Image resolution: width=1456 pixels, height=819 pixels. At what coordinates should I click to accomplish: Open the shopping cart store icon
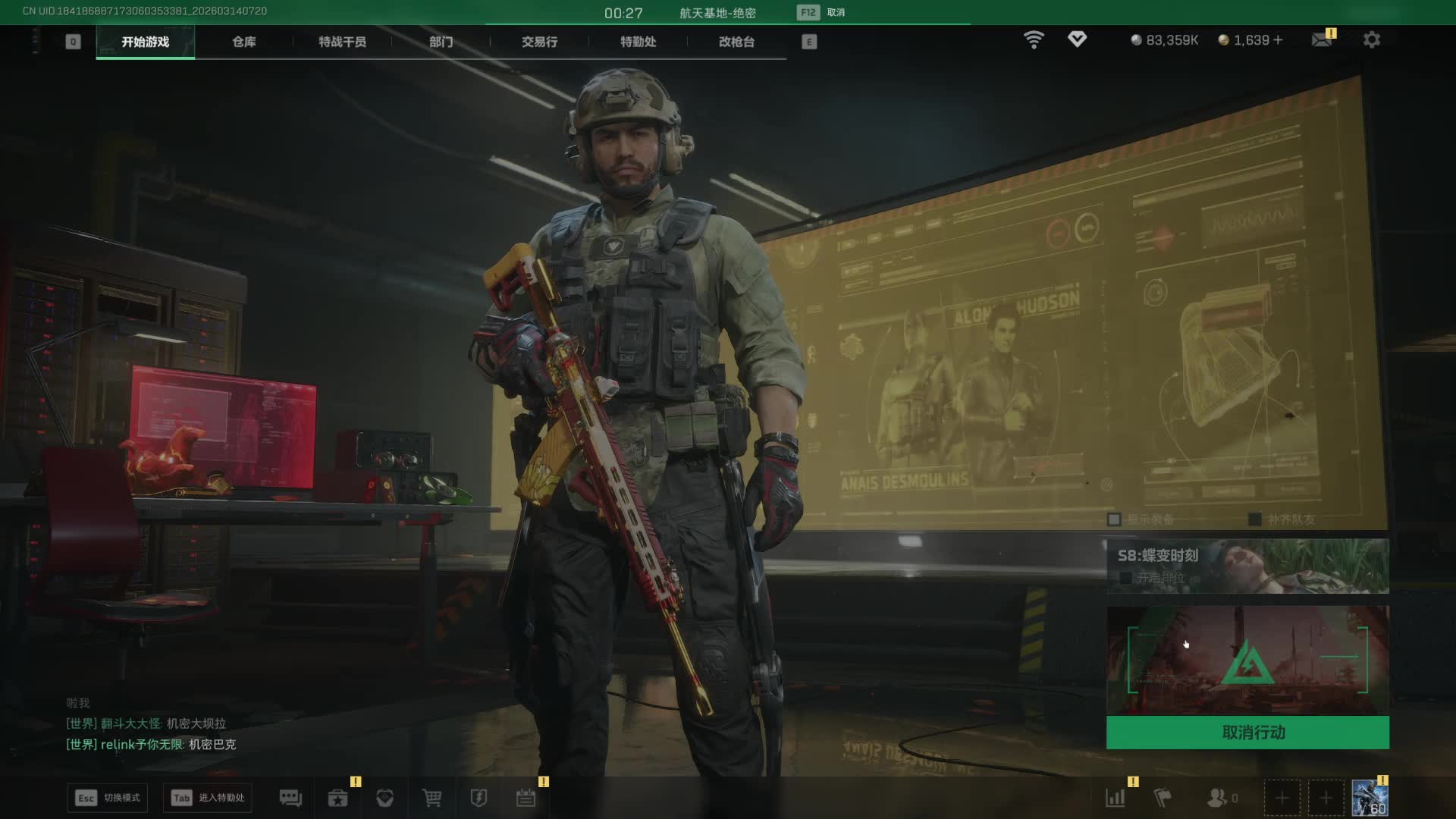pyautogui.click(x=431, y=798)
